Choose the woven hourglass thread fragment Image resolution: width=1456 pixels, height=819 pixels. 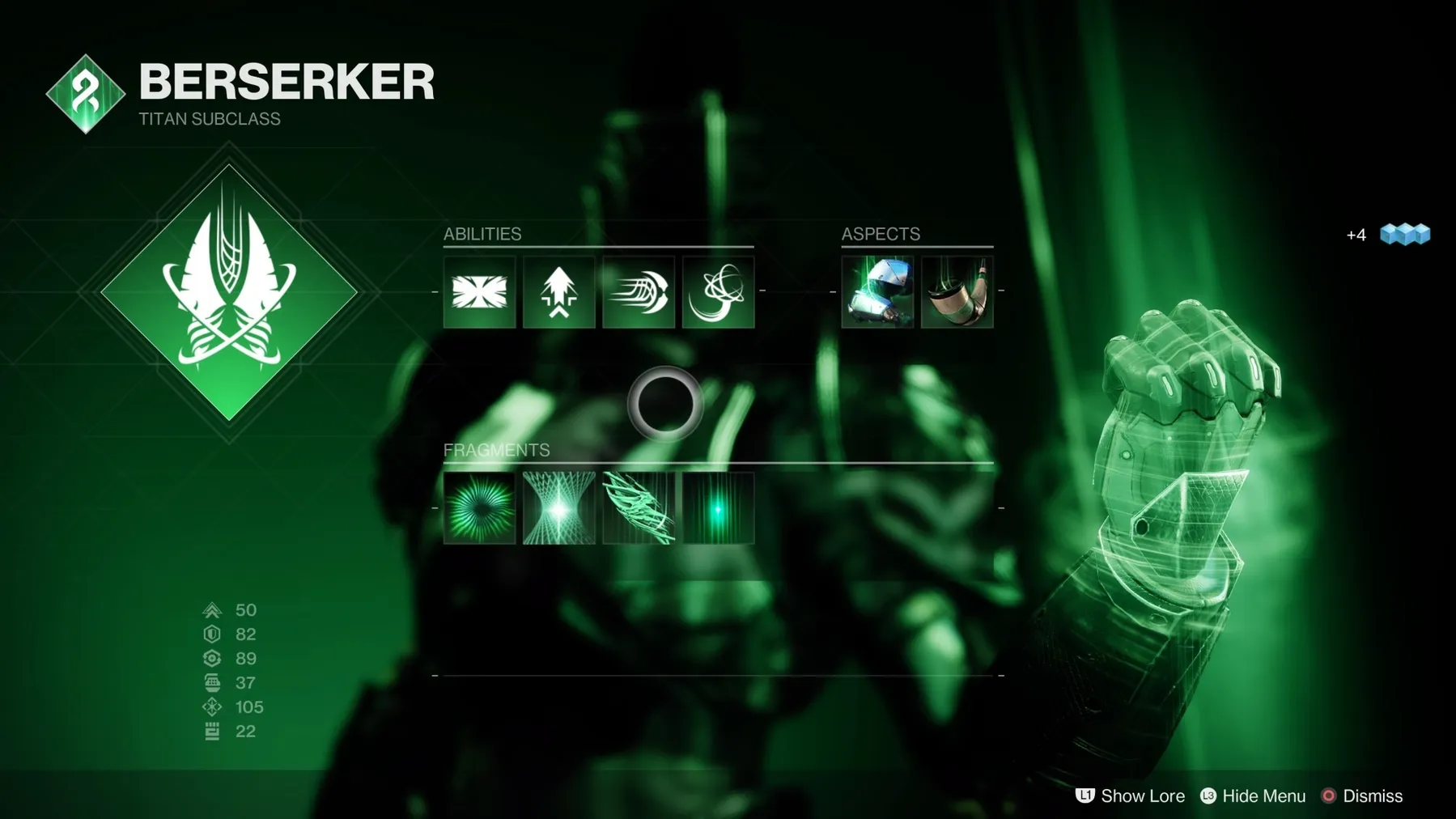click(x=558, y=508)
